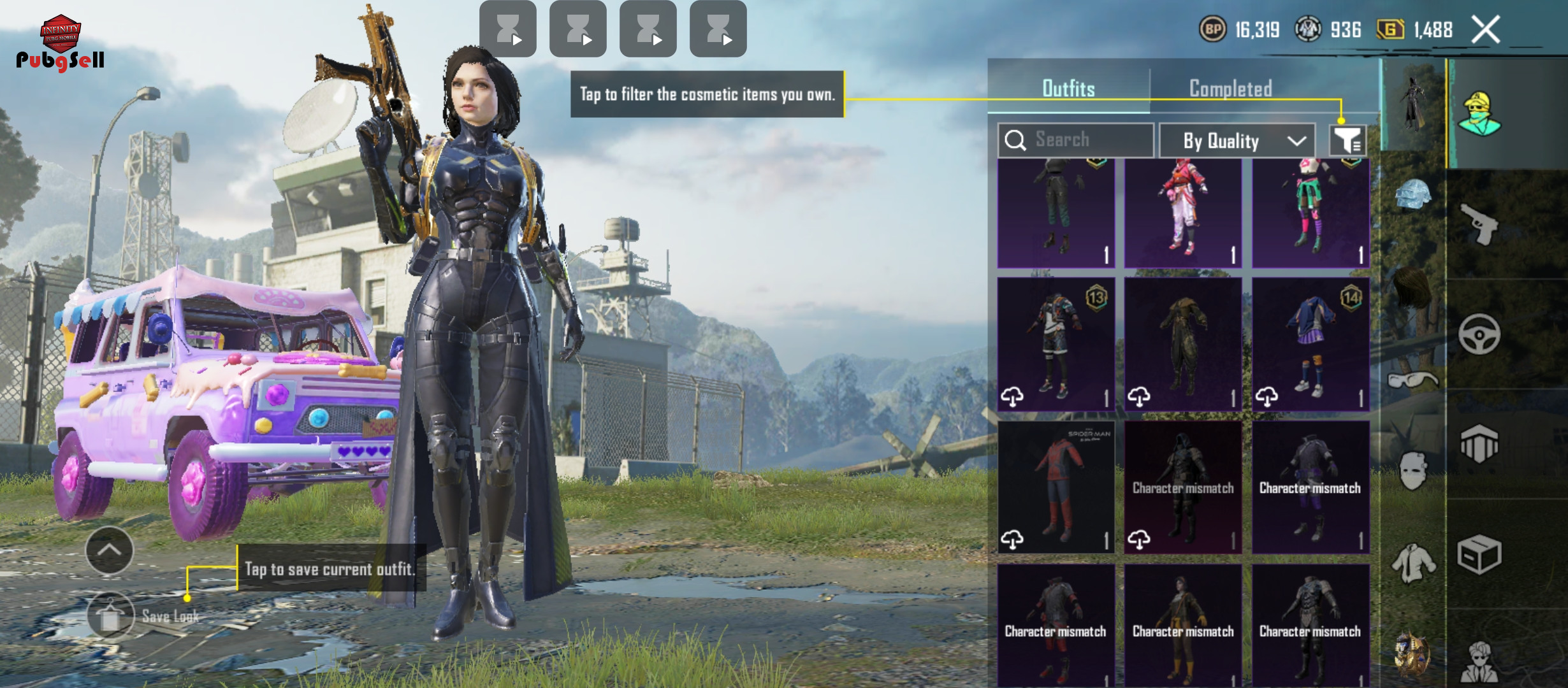Select the yellow-hat character category icon

[1479, 115]
